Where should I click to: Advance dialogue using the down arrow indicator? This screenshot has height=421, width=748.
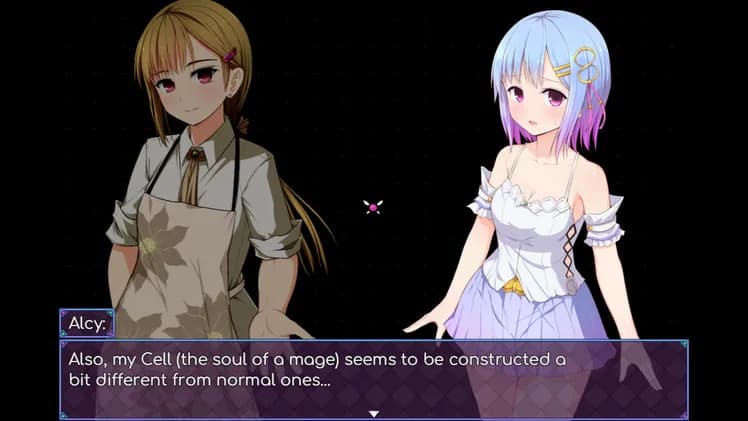pyautogui.click(x=374, y=412)
